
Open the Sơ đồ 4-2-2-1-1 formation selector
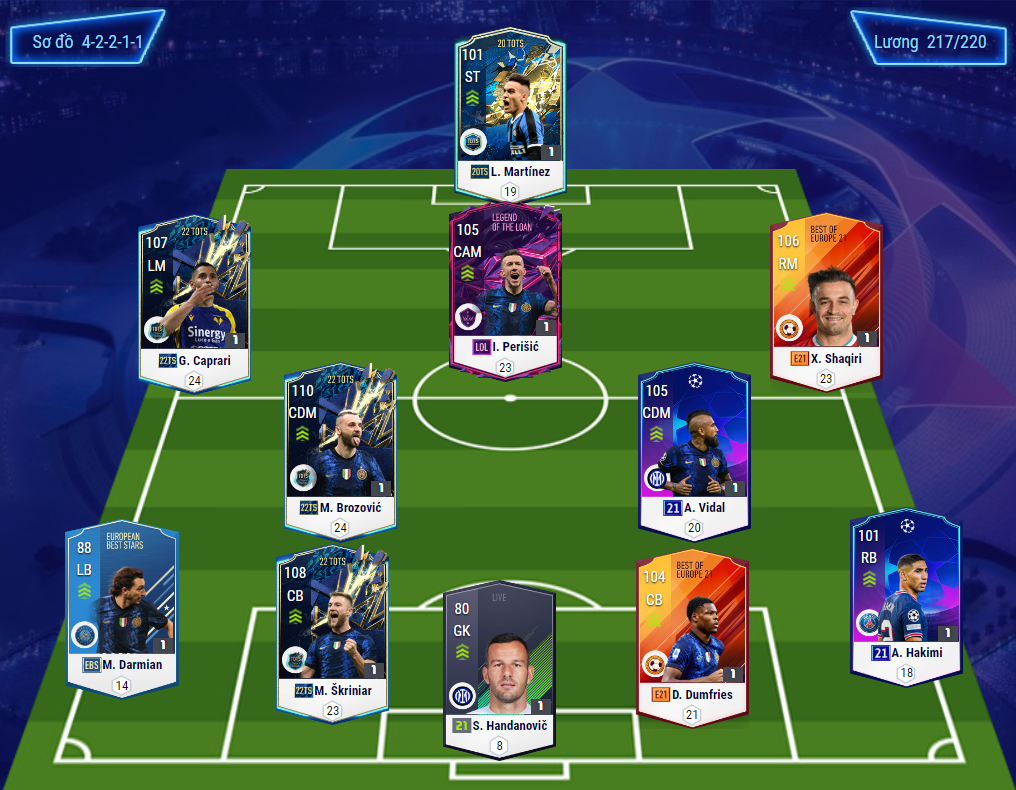point(87,42)
